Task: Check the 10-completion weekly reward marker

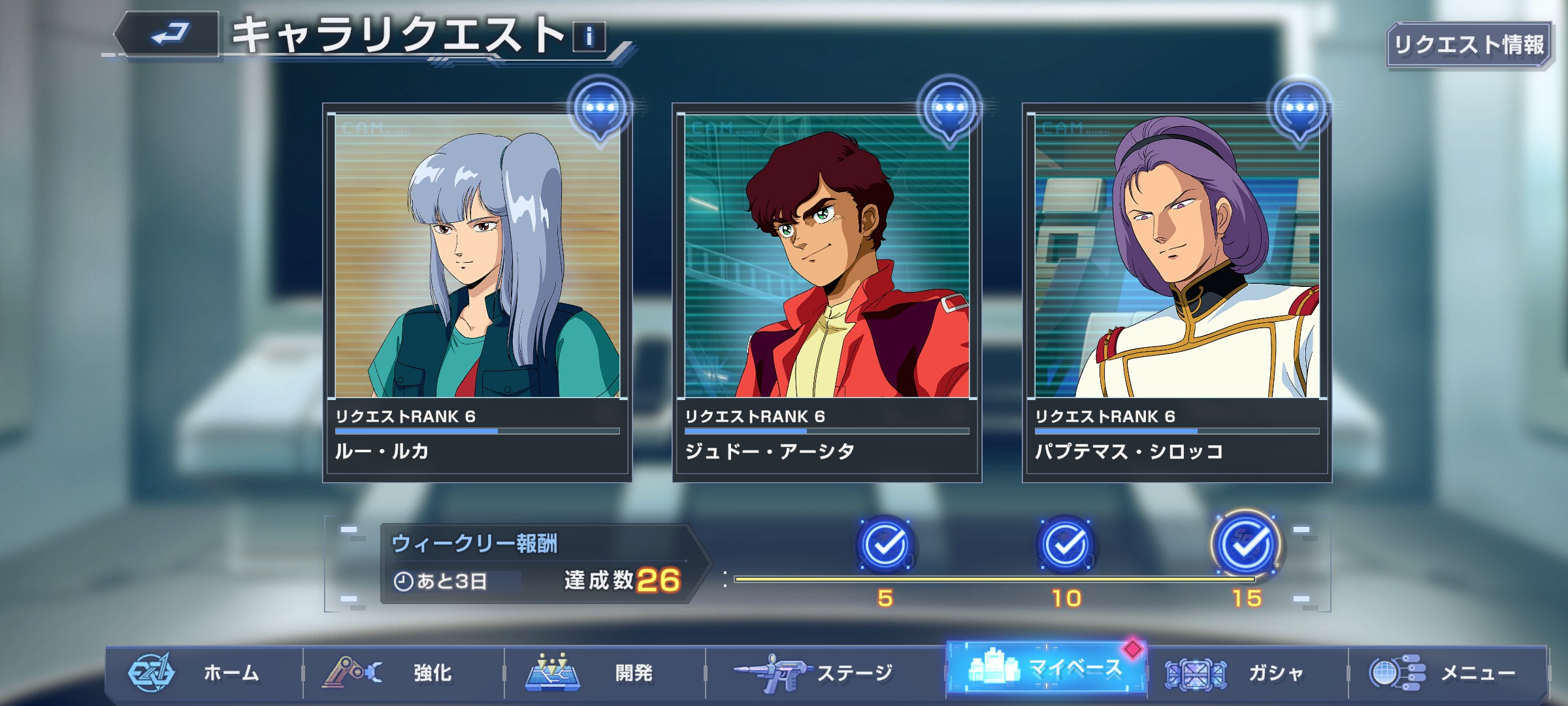Action: click(1066, 545)
